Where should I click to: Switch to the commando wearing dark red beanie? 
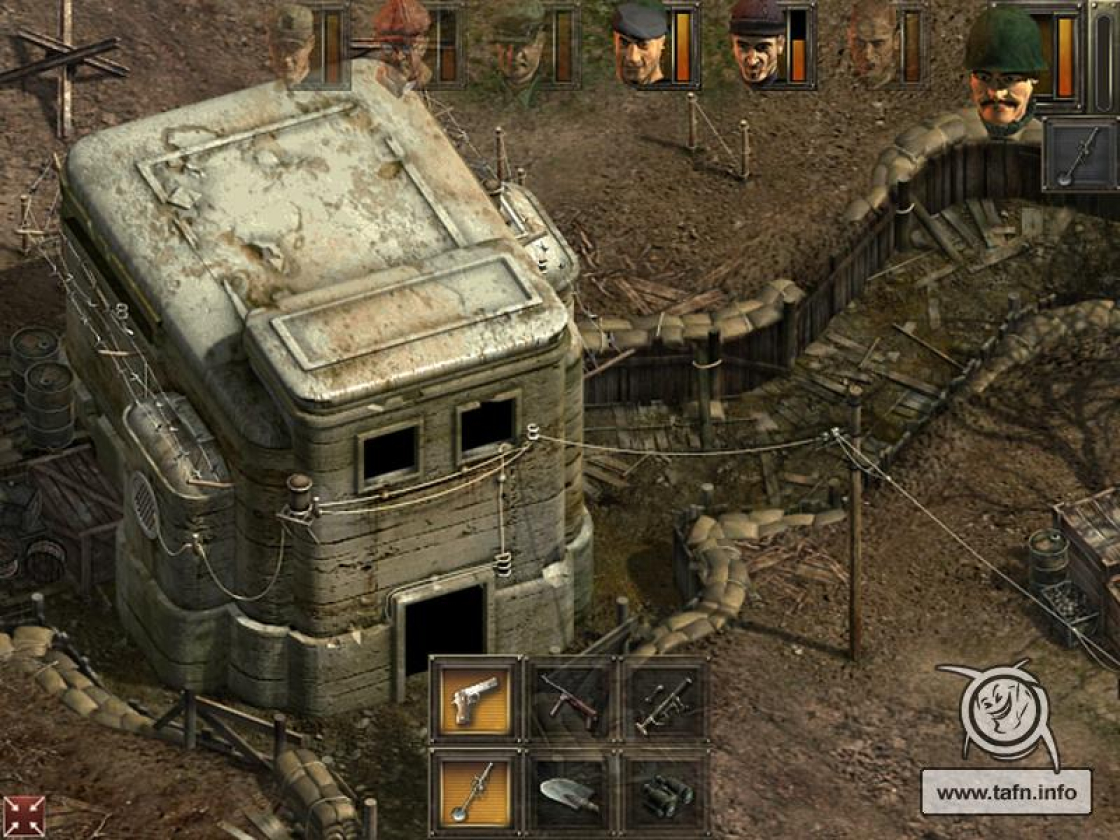[x=757, y=45]
